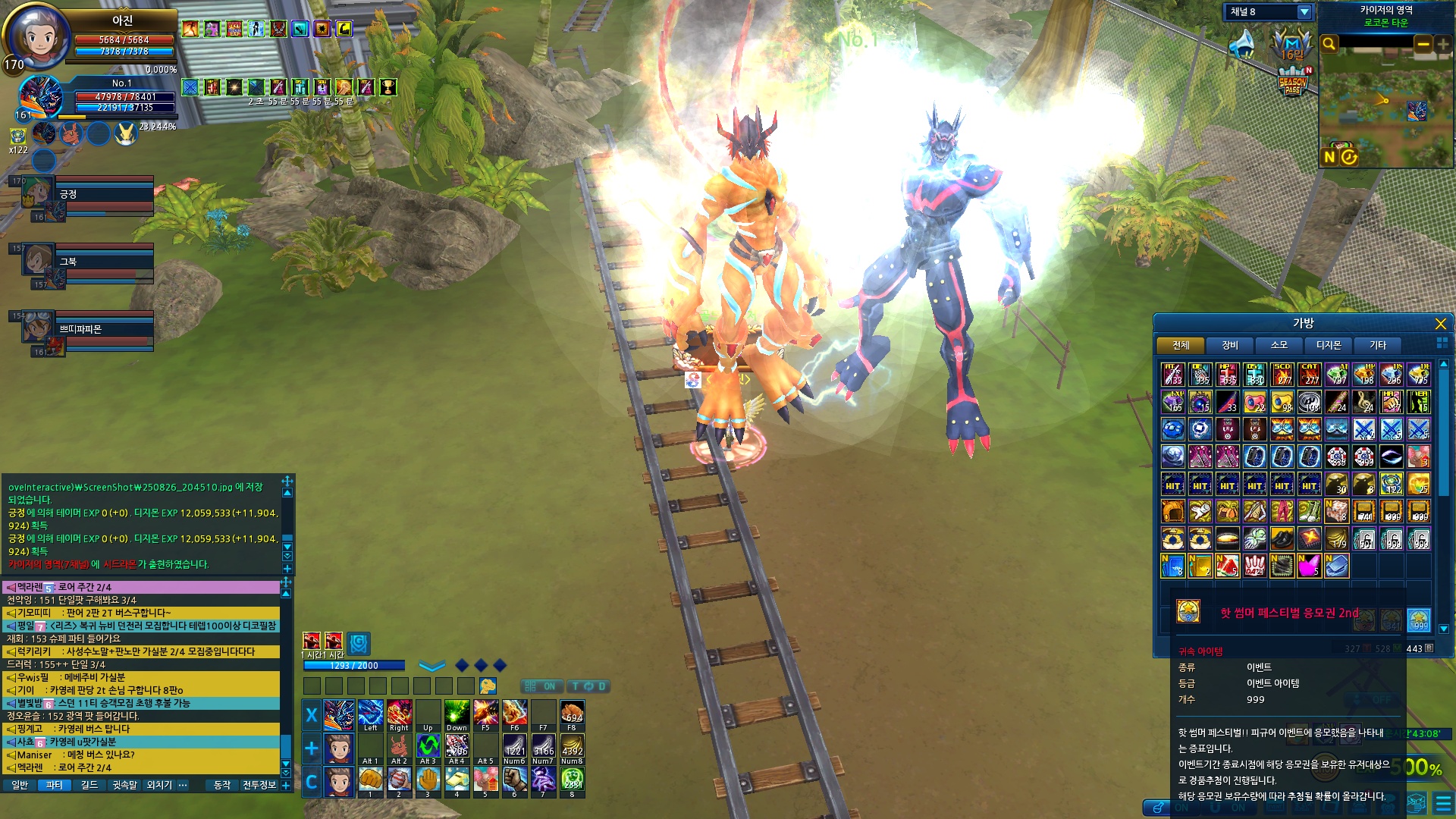Use the roast meat item in F8 slot

[573, 713]
